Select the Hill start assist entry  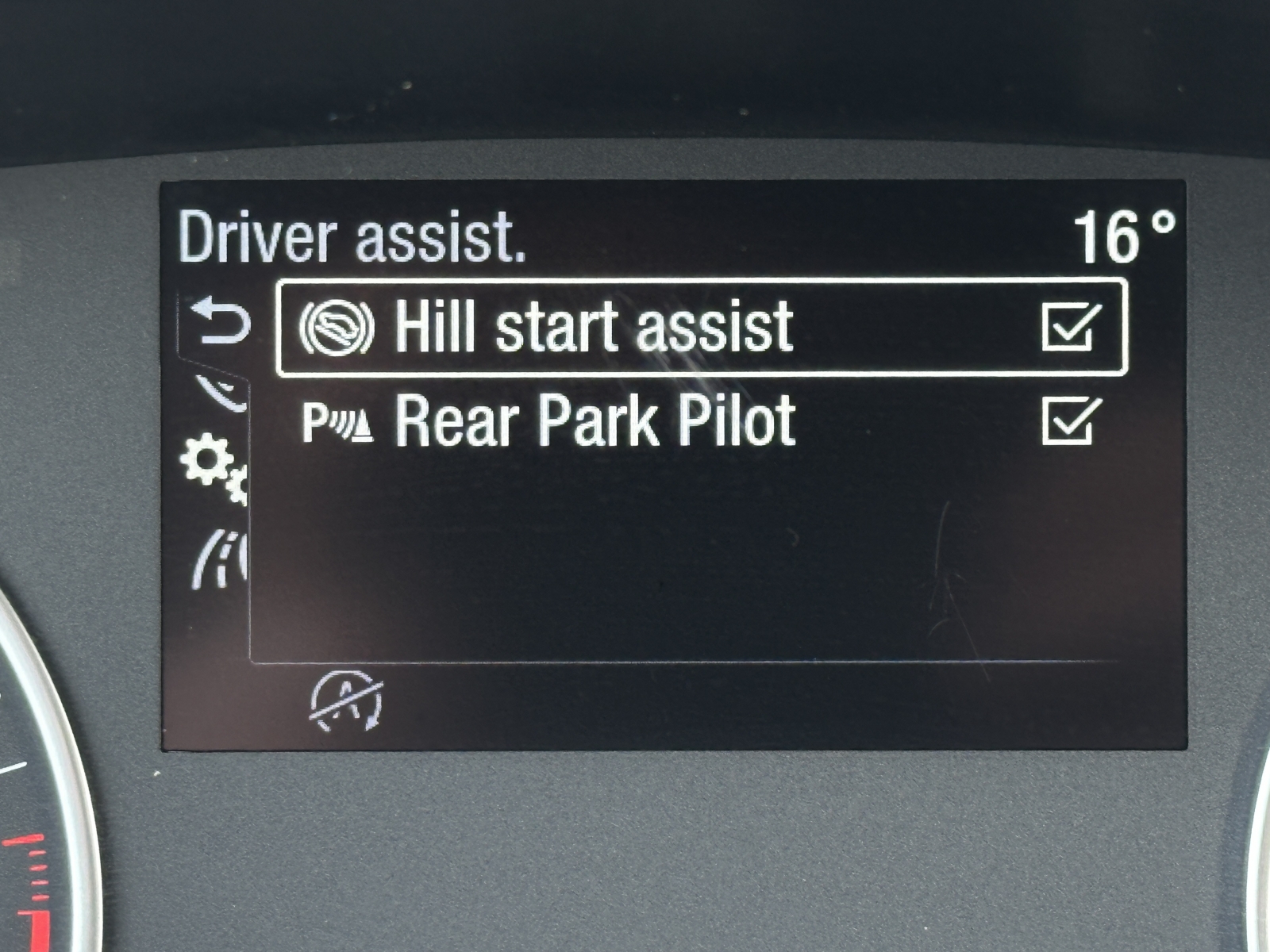[594, 327]
